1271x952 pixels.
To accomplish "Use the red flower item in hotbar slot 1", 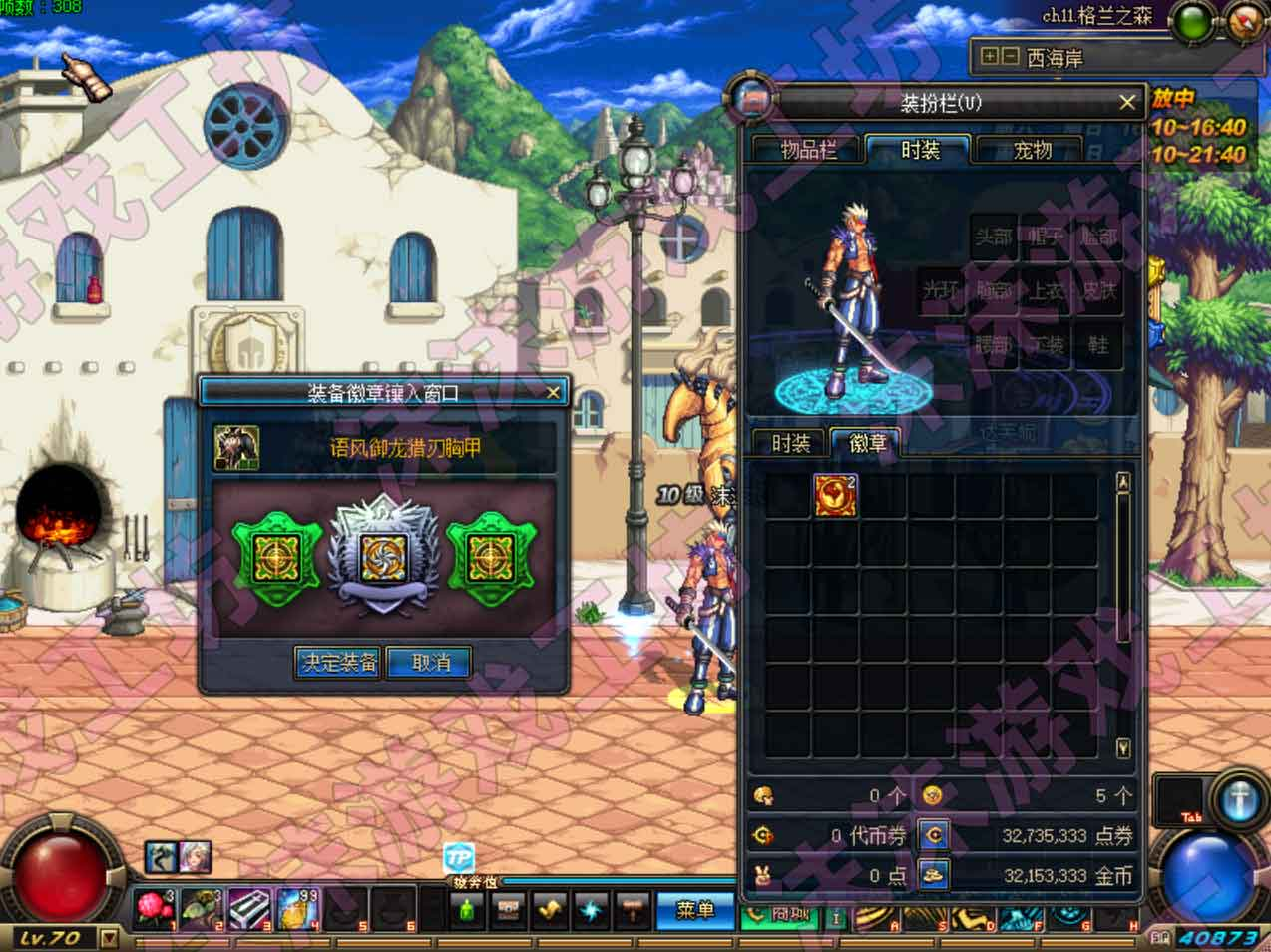I will click(154, 909).
